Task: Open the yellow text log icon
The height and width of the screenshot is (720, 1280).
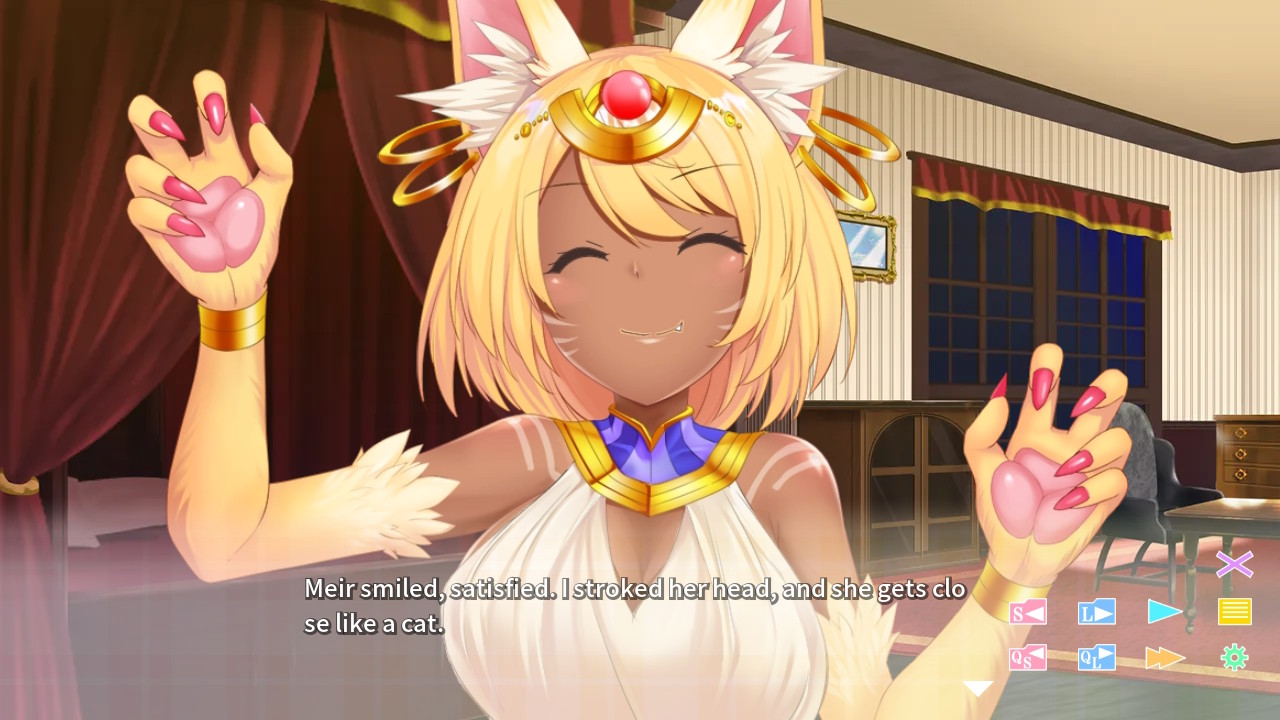Action: click(x=1233, y=611)
